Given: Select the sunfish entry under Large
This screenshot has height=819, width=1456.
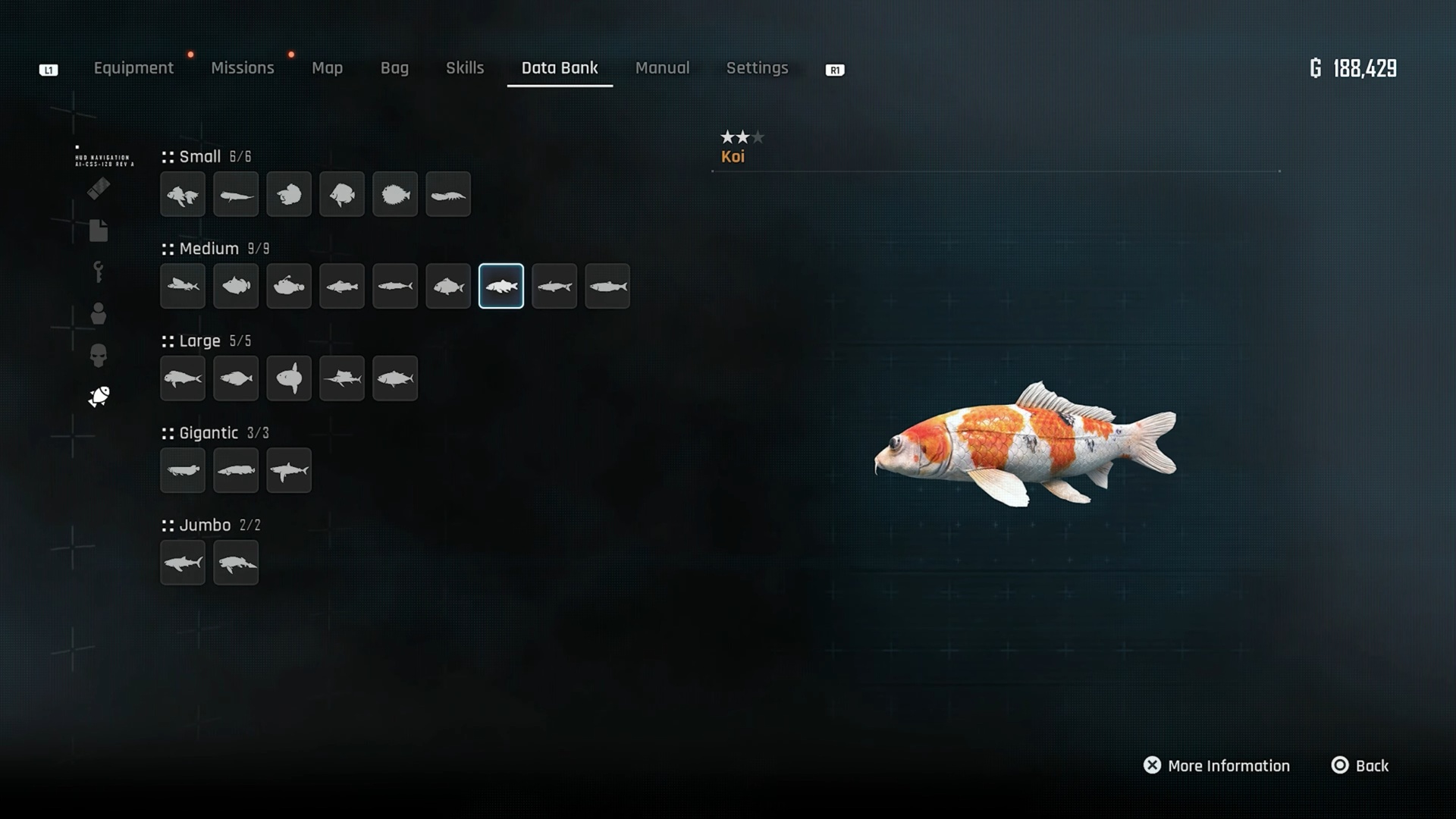Looking at the screenshot, I should (x=289, y=378).
